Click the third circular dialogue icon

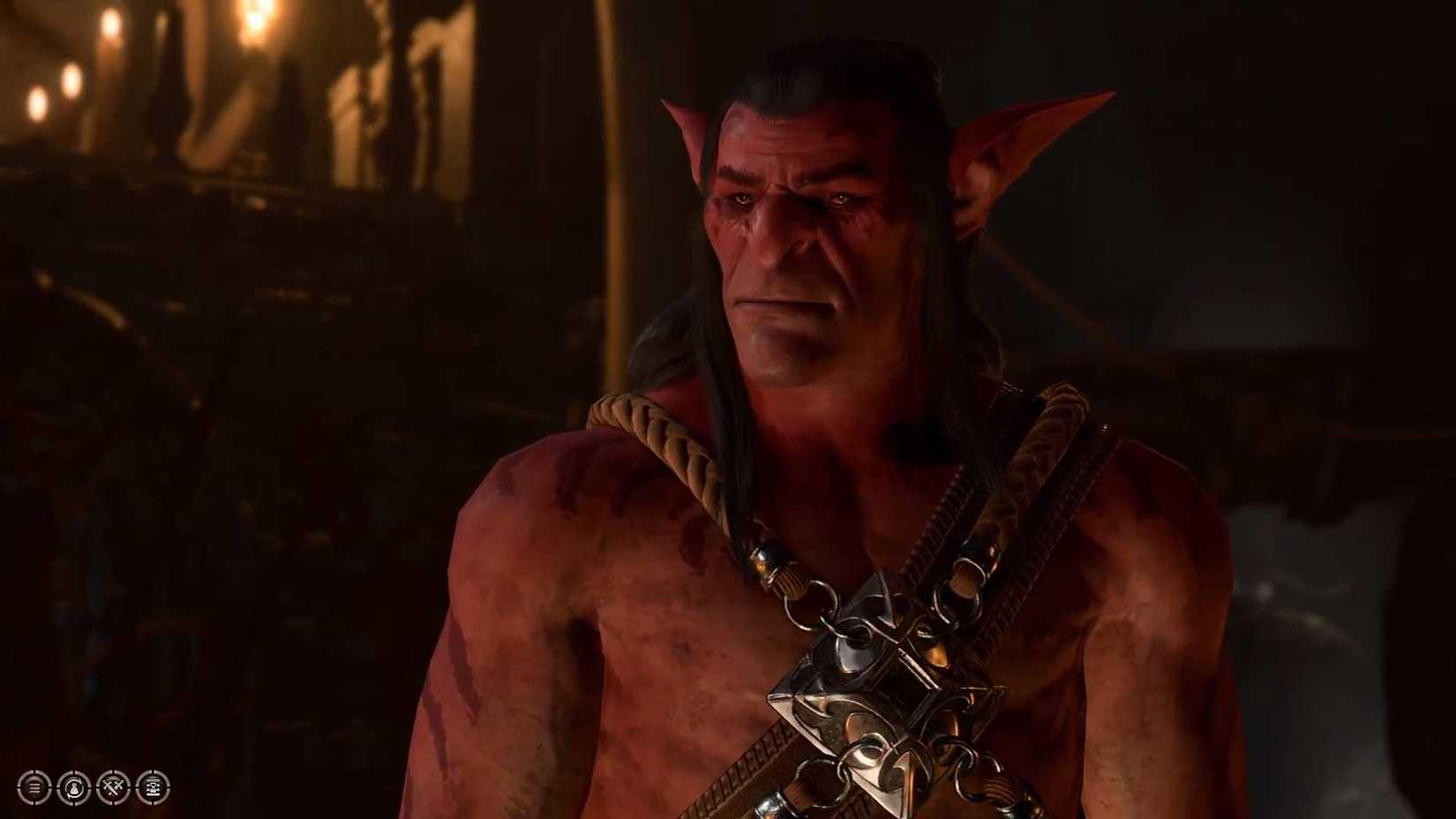tap(111, 787)
